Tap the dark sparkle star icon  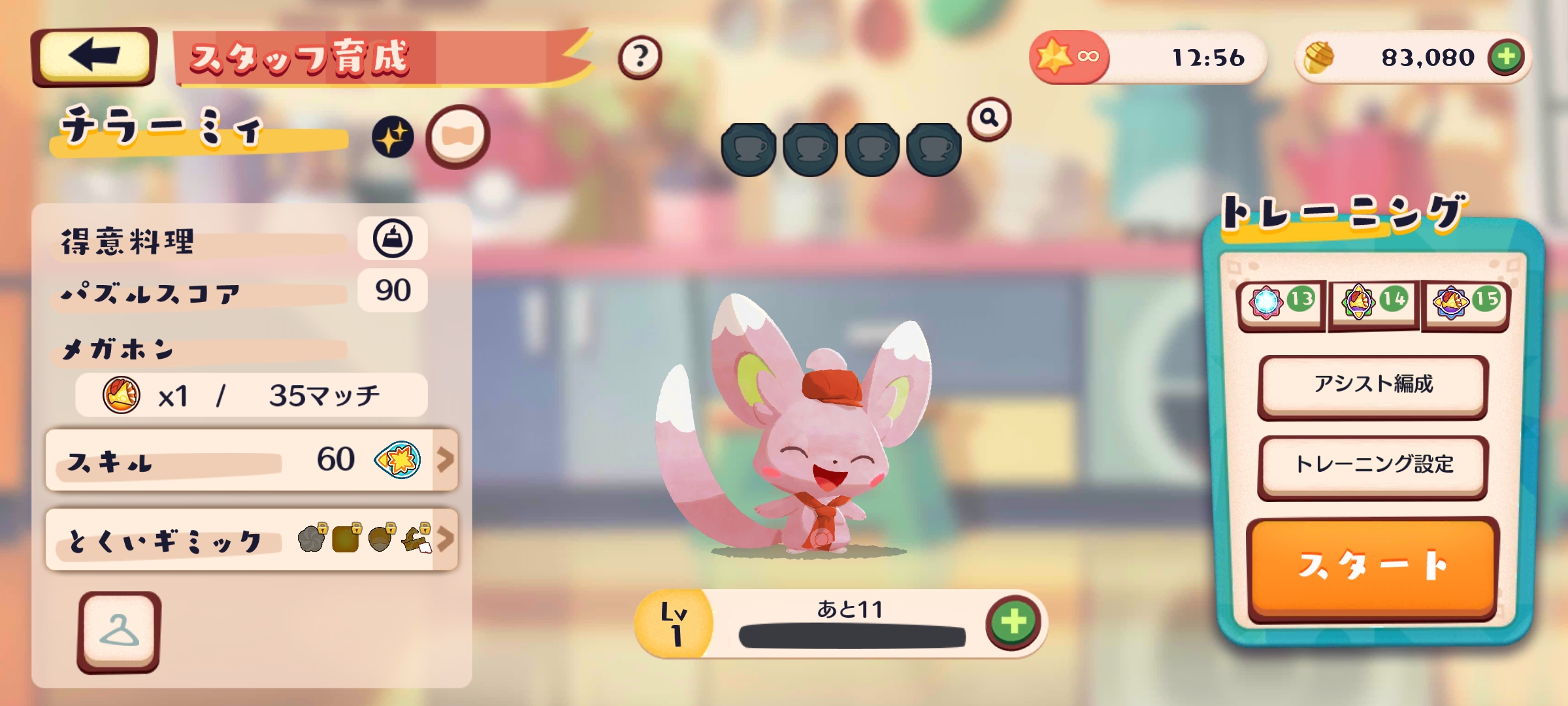(x=393, y=137)
